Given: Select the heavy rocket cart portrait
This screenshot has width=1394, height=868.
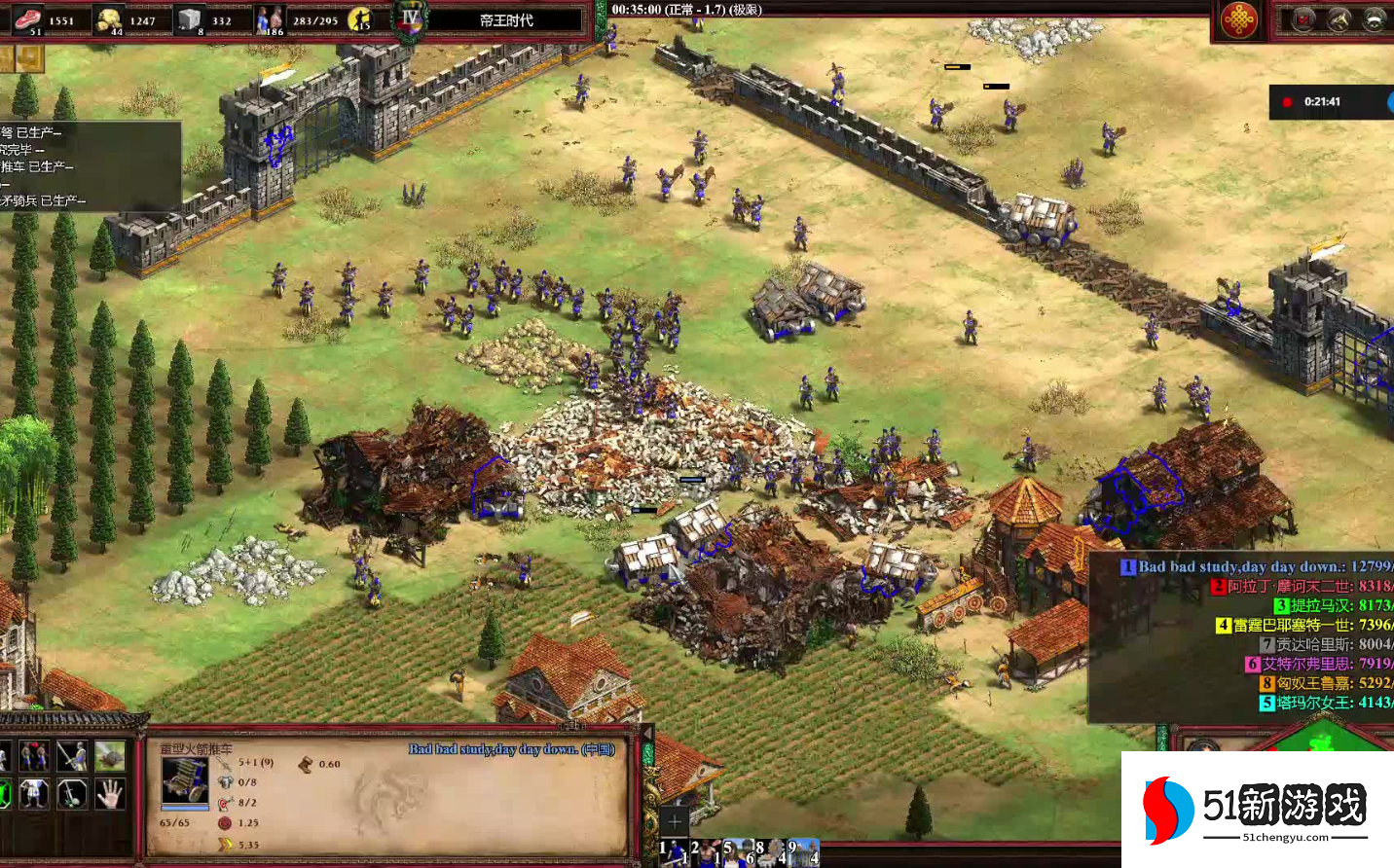Looking at the screenshot, I should pos(184,781).
